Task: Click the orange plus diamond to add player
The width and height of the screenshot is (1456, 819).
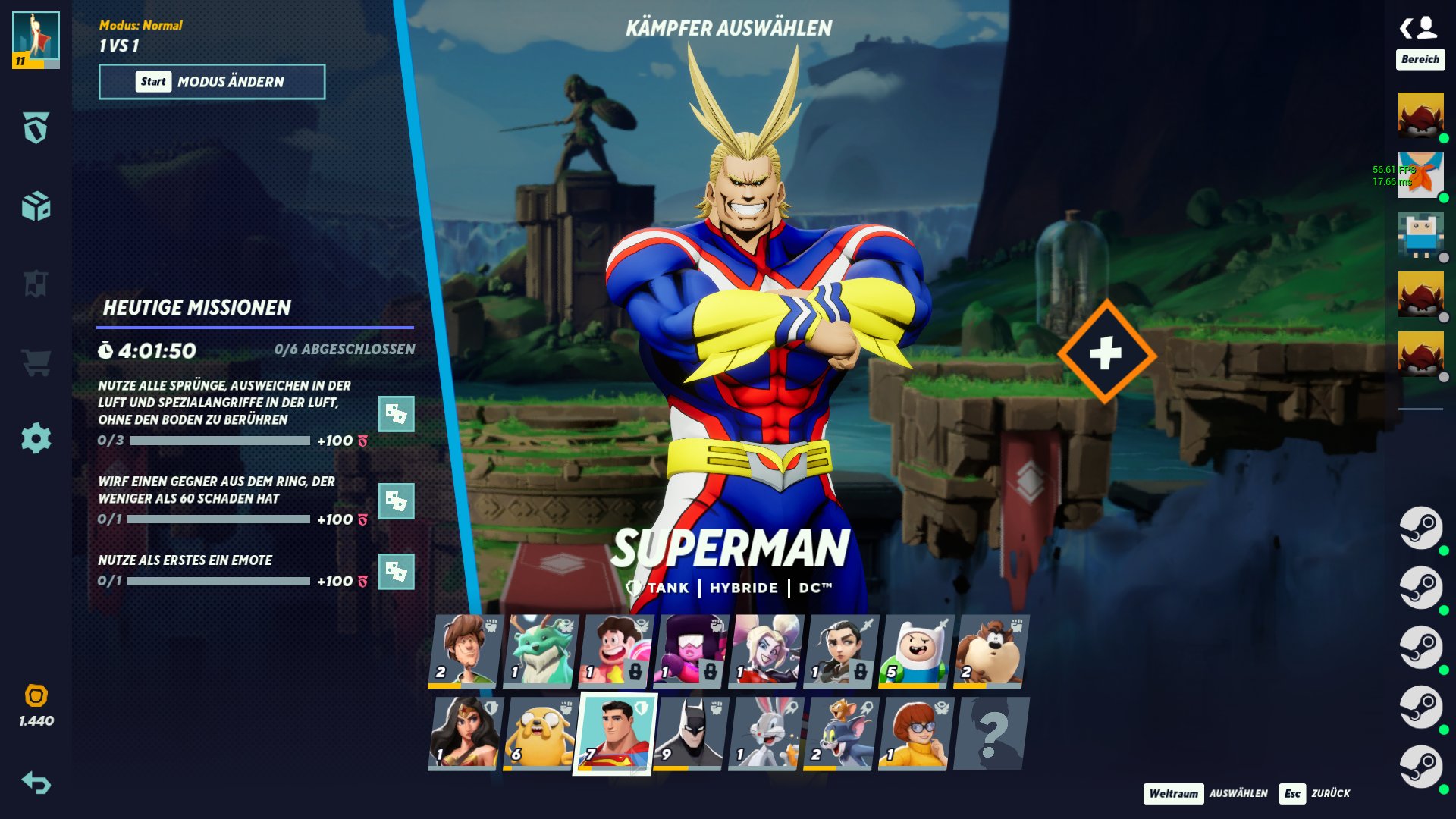Action: [x=1106, y=352]
